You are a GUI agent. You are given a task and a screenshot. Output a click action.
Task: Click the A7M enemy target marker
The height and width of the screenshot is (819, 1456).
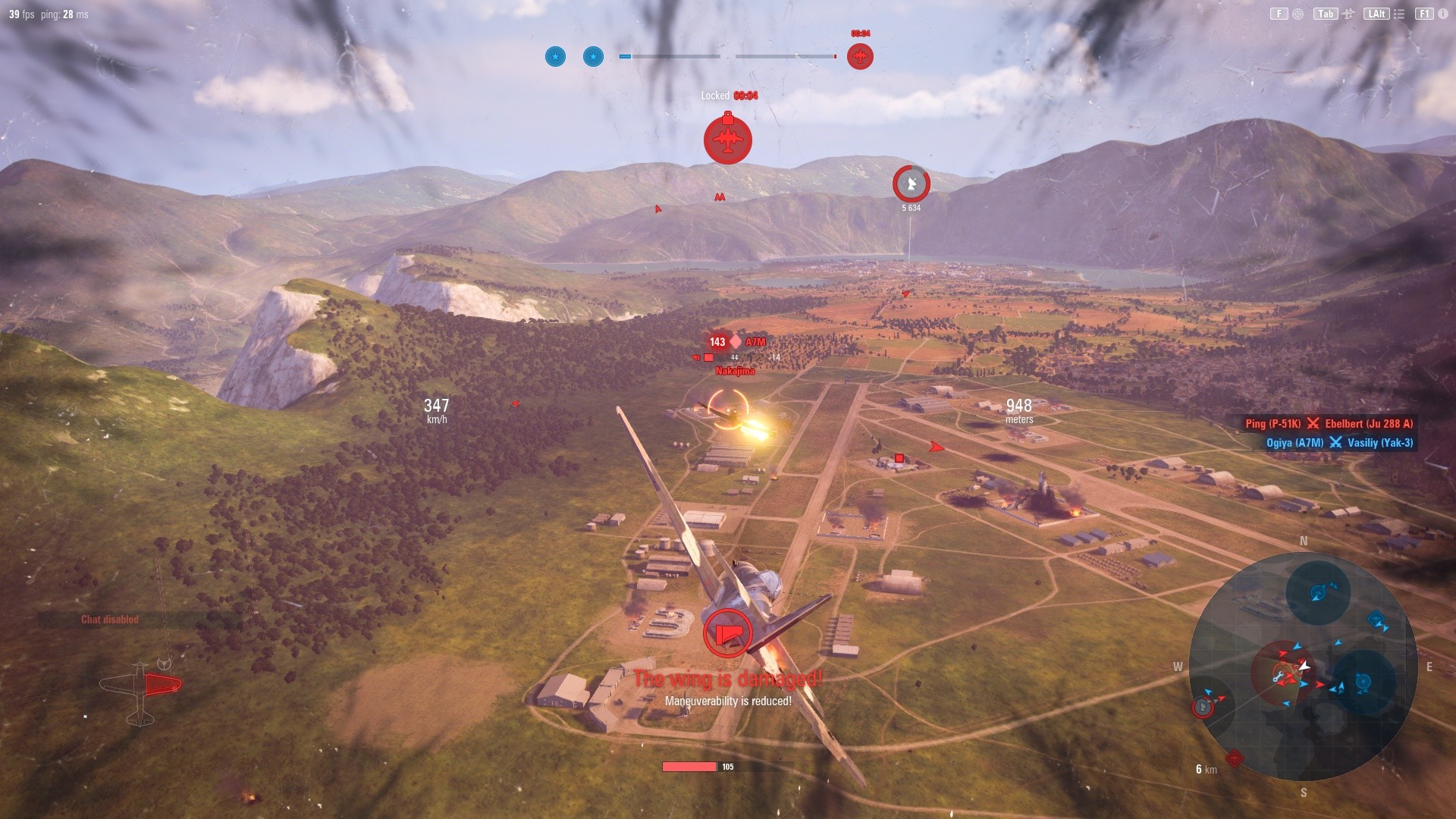[x=736, y=342]
